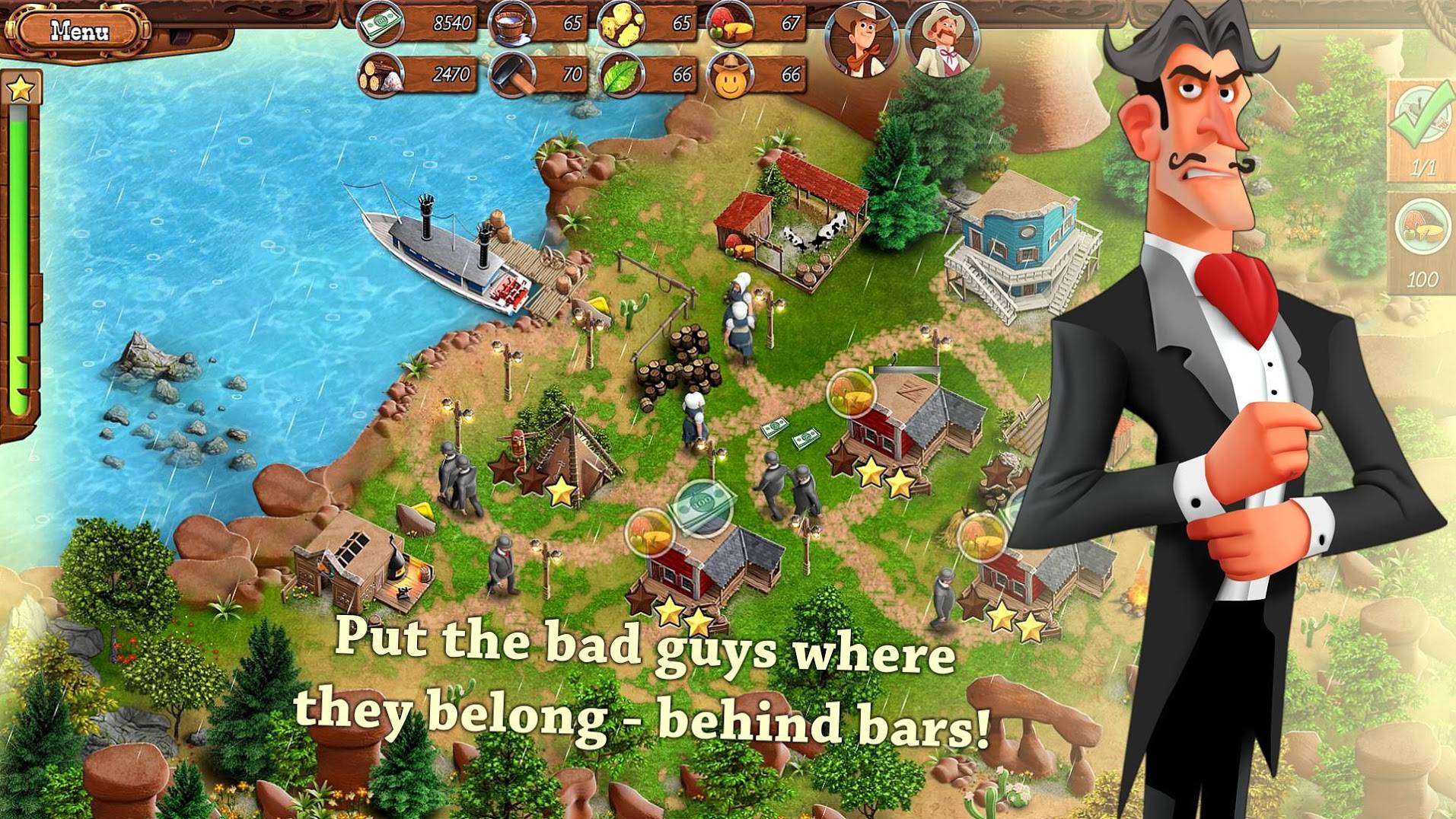View the food objective showing 100
The width and height of the screenshot is (1456, 819).
(1421, 230)
